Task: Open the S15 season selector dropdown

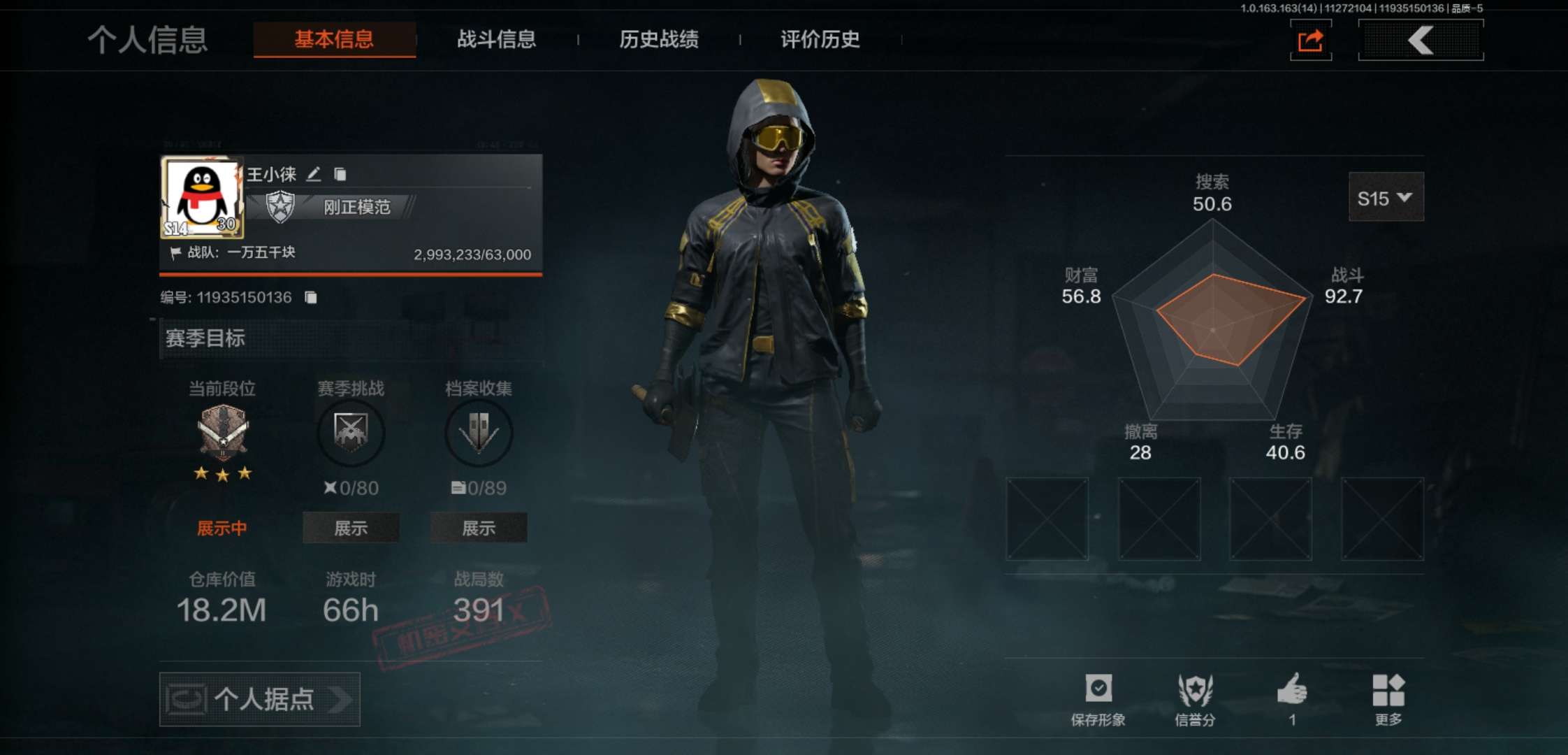Action: pyautogui.click(x=1386, y=198)
